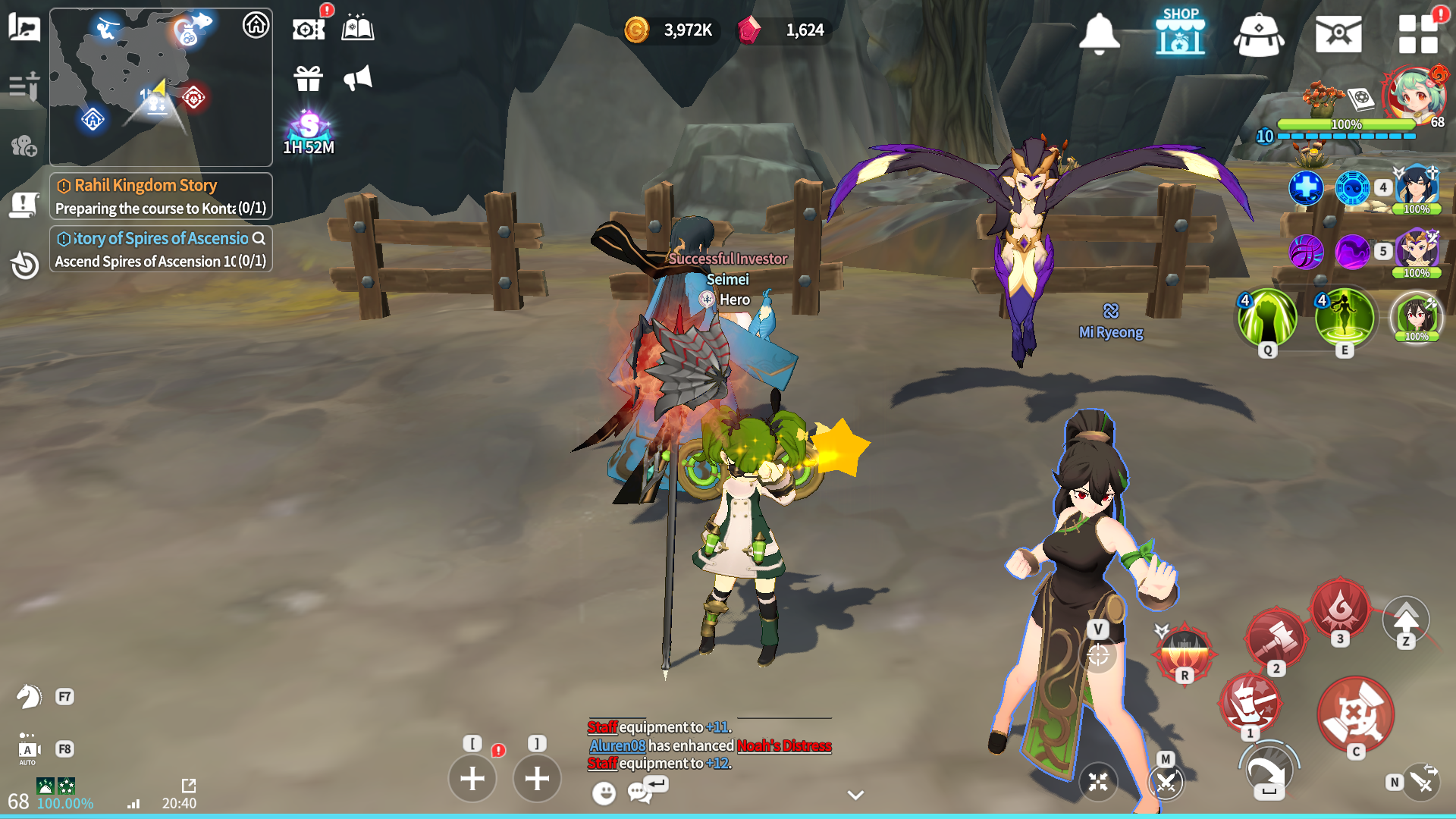Screen dimensions: 1456x819
Task: Click the minimap
Action: (161, 87)
